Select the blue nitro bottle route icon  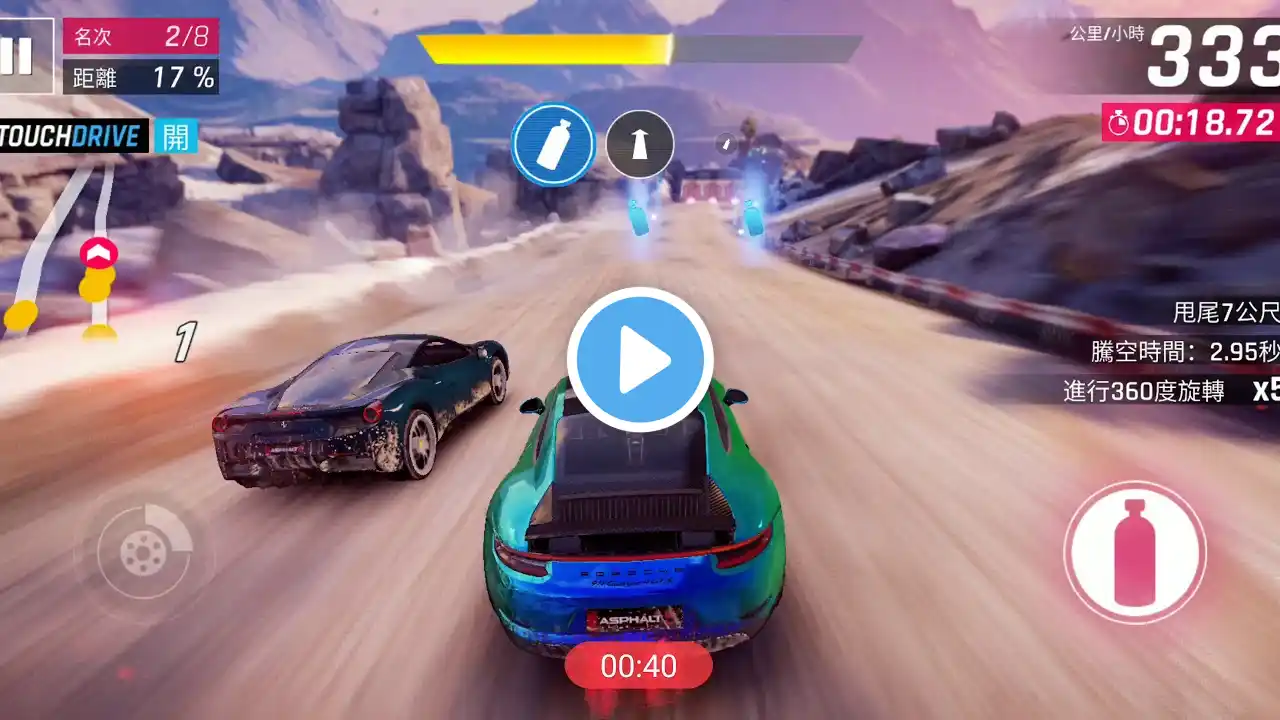pyautogui.click(x=554, y=145)
